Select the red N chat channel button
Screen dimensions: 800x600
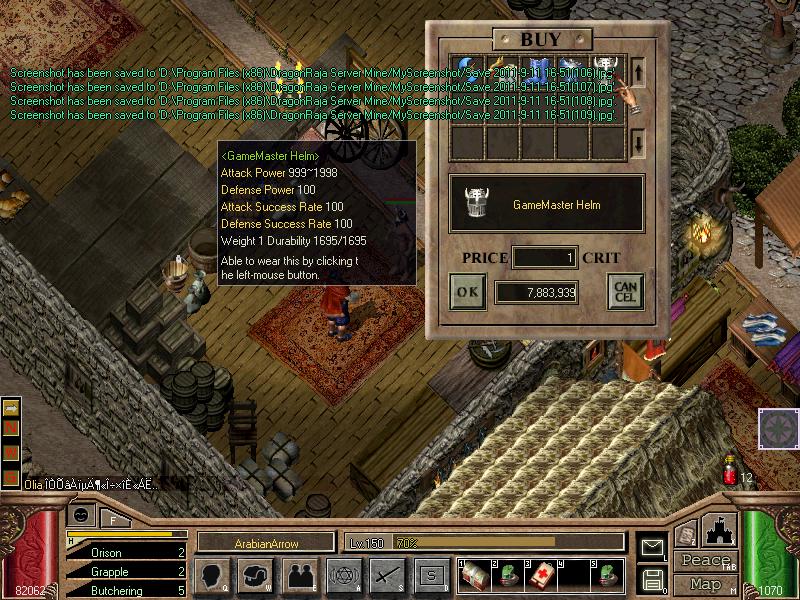(x=12, y=428)
